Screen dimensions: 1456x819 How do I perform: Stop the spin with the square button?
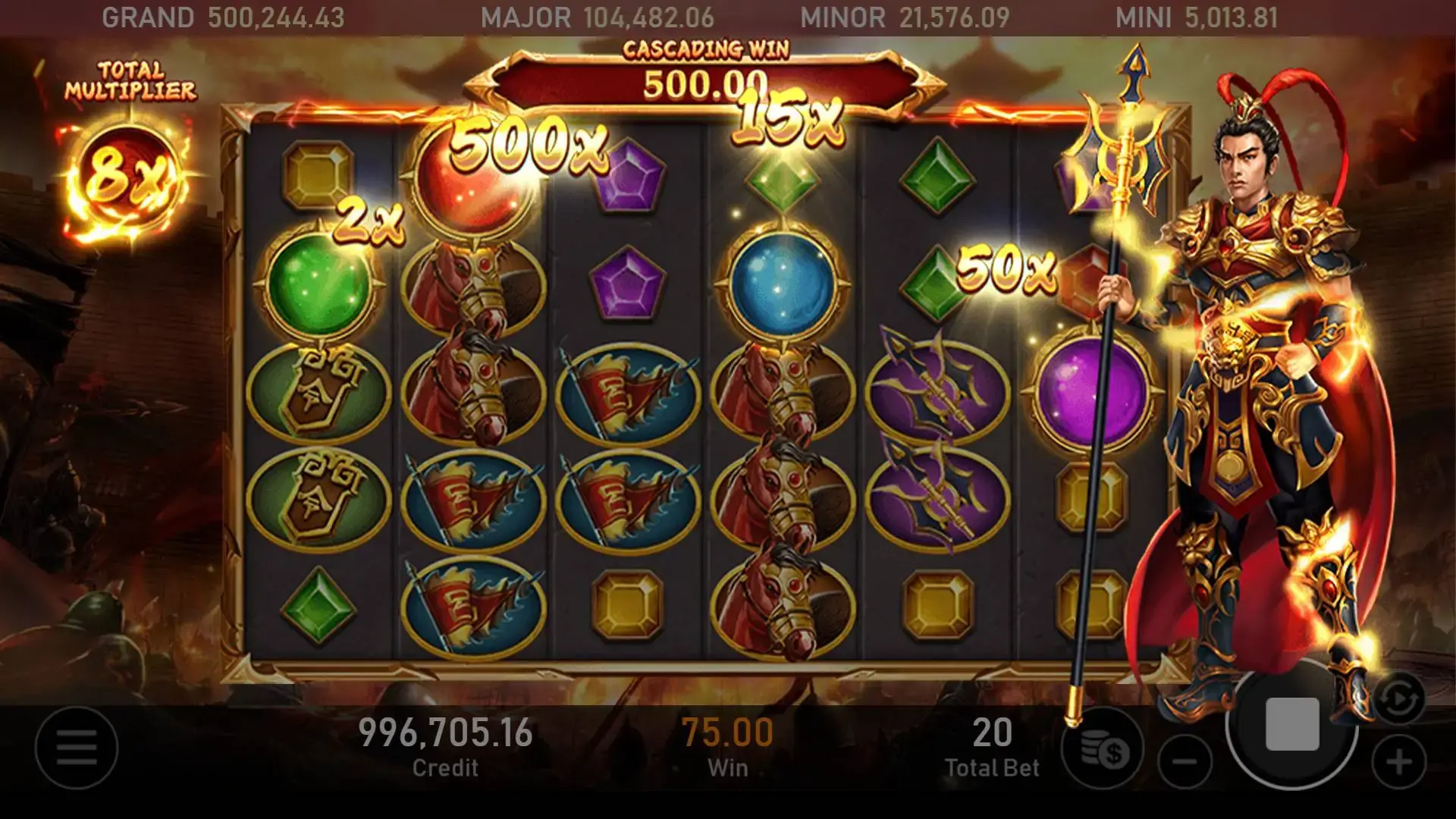point(1292,725)
